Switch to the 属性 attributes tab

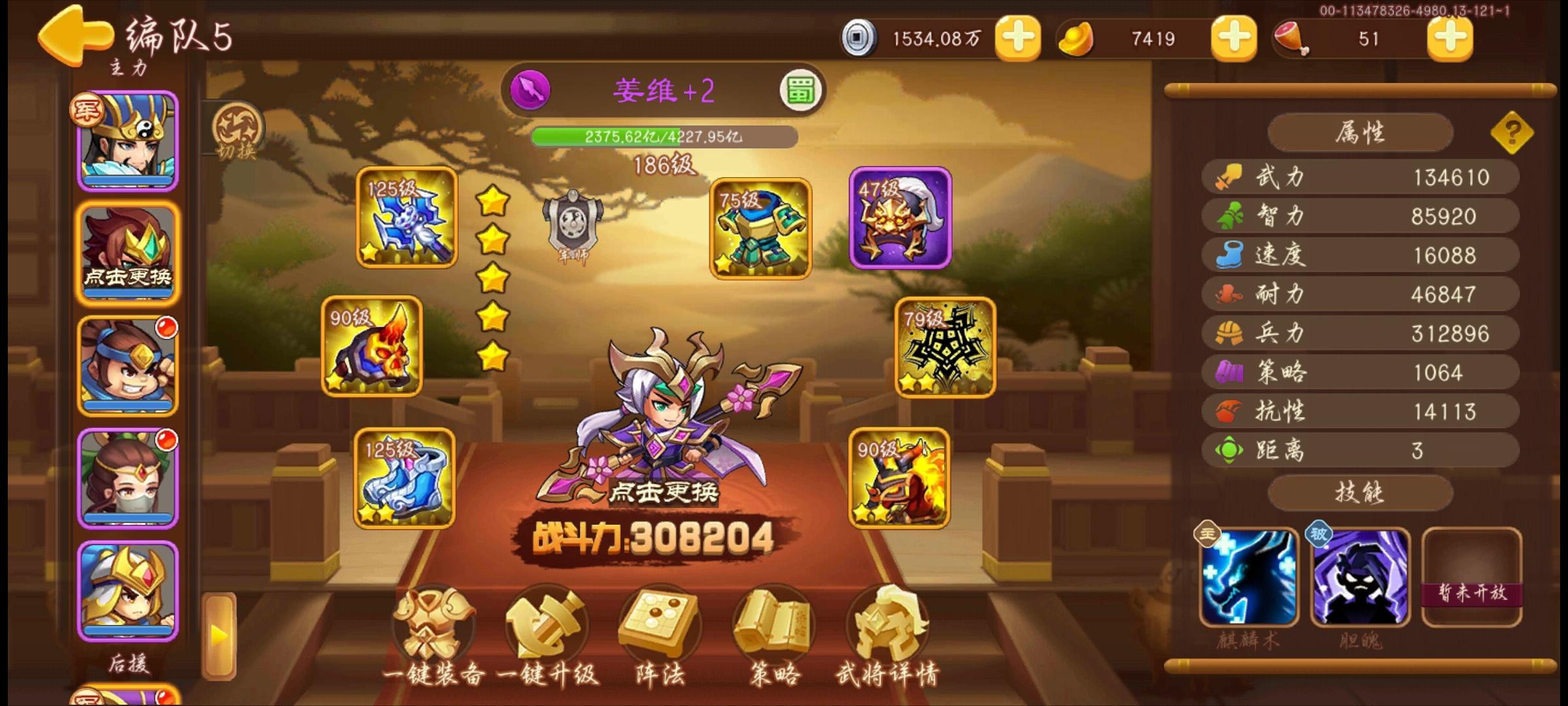tap(1360, 131)
